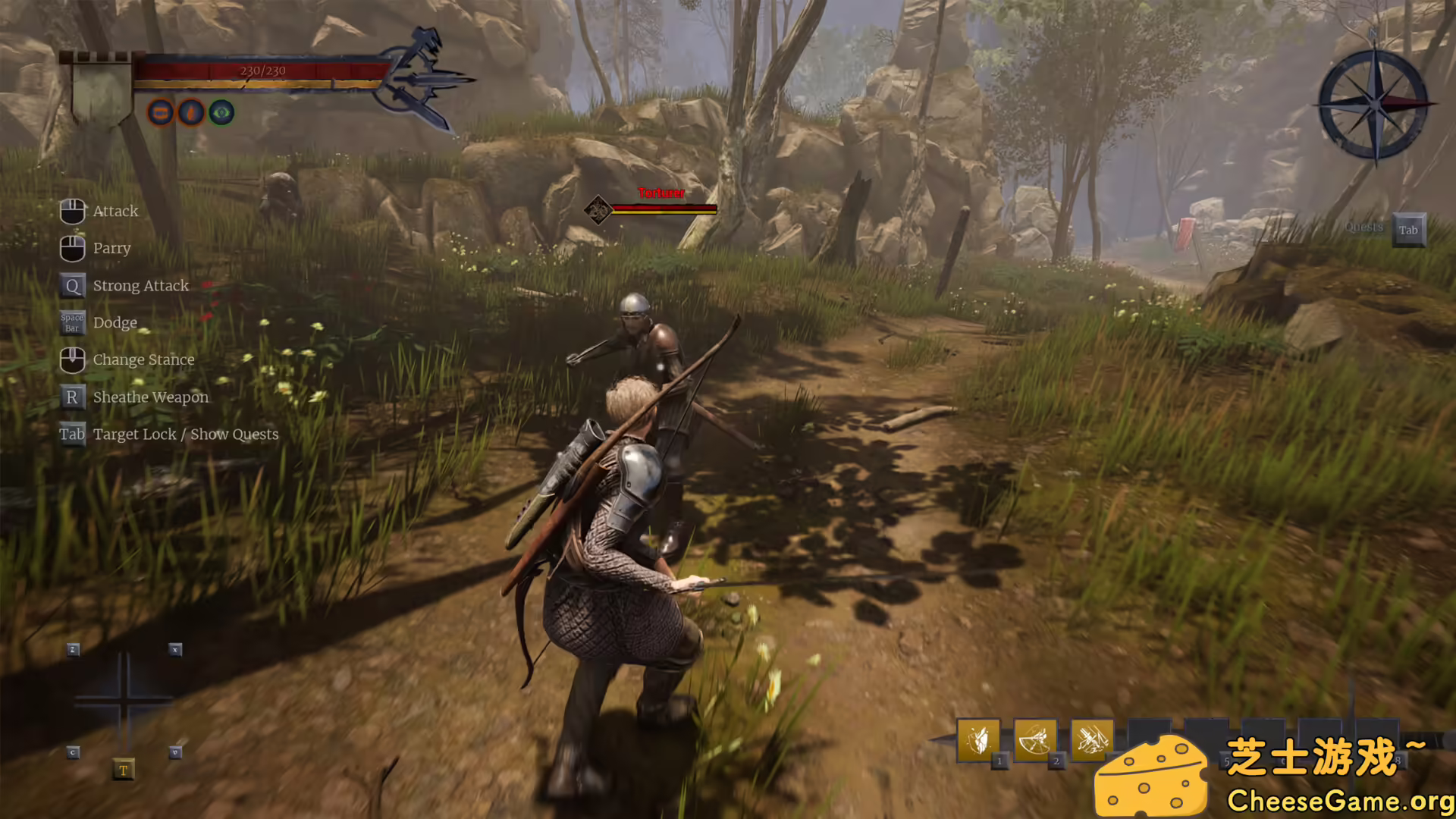Open the CheeseGame.org watermark logo
The width and height of the screenshot is (1456, 819).
point(1274,775)
